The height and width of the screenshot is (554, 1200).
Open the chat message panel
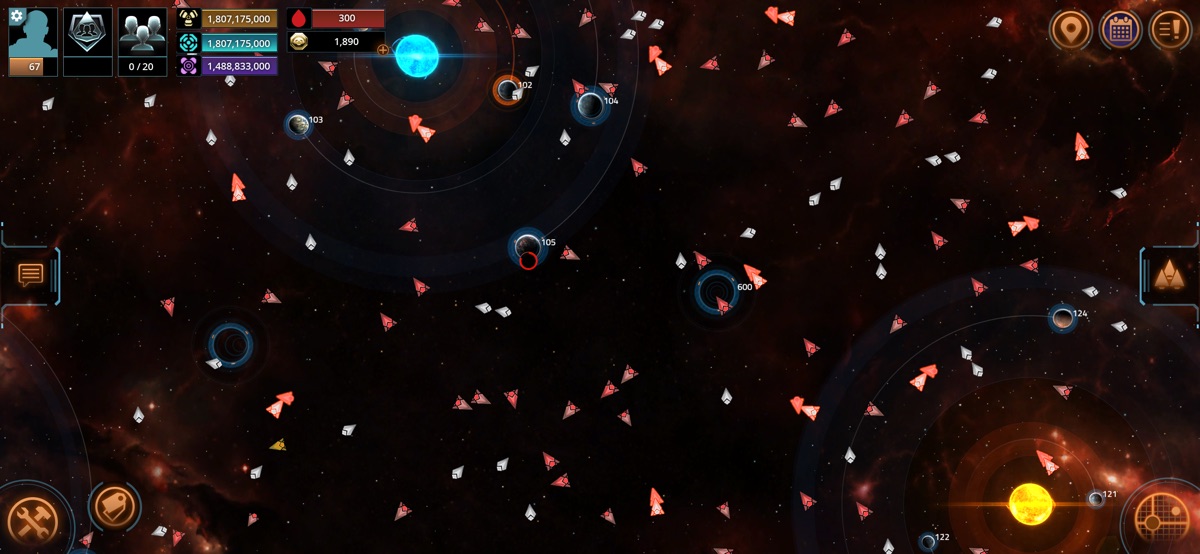point(31,274)
